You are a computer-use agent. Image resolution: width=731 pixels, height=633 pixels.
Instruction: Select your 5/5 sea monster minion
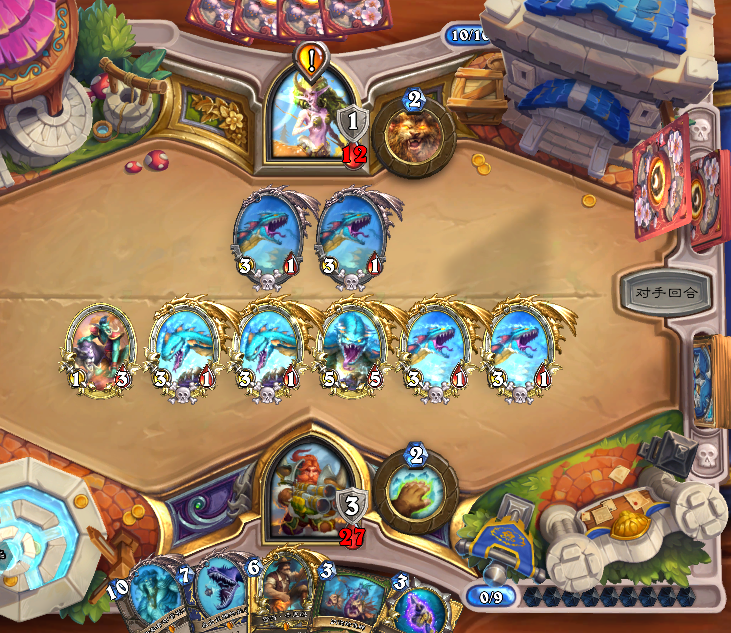351,348
